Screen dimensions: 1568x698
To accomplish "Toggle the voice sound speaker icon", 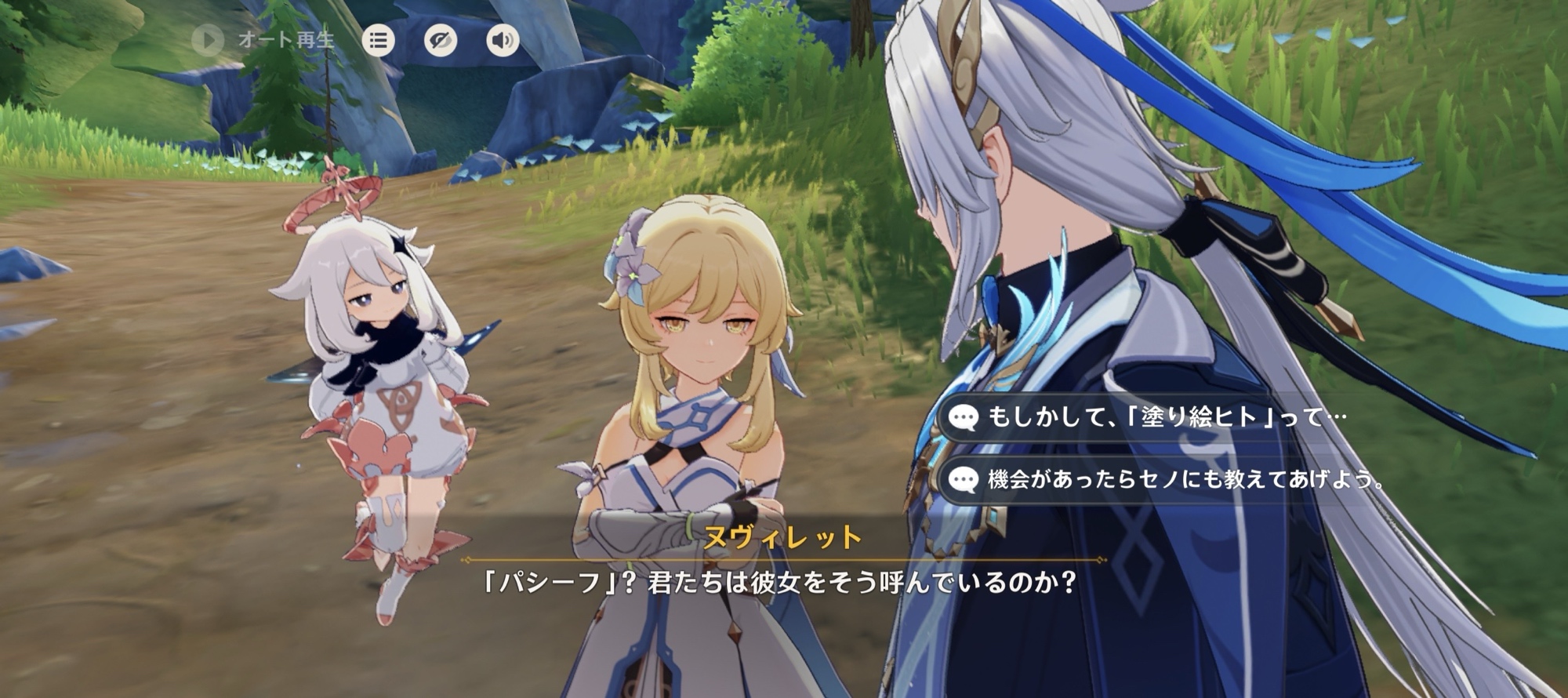I will tap(503, 40).
